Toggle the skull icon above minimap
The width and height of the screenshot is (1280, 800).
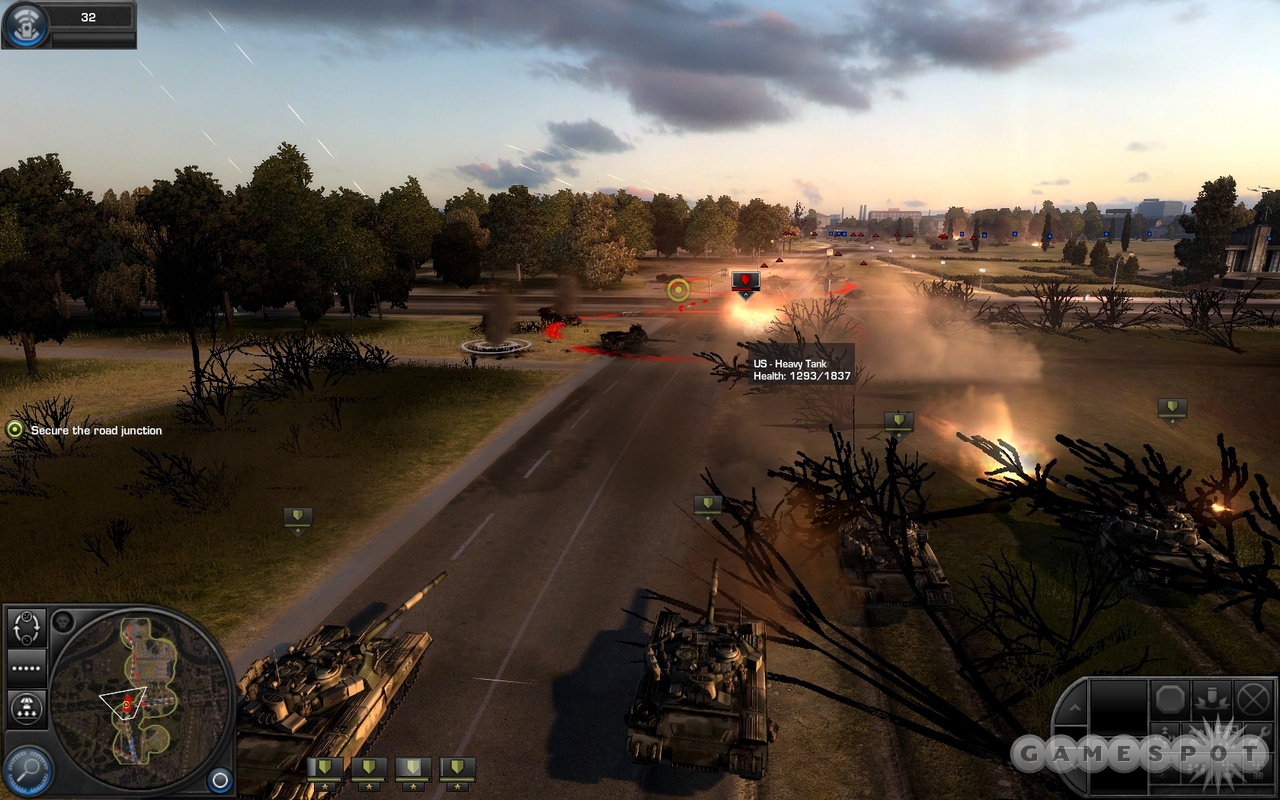pyautogui.click(x=62, y=621)
